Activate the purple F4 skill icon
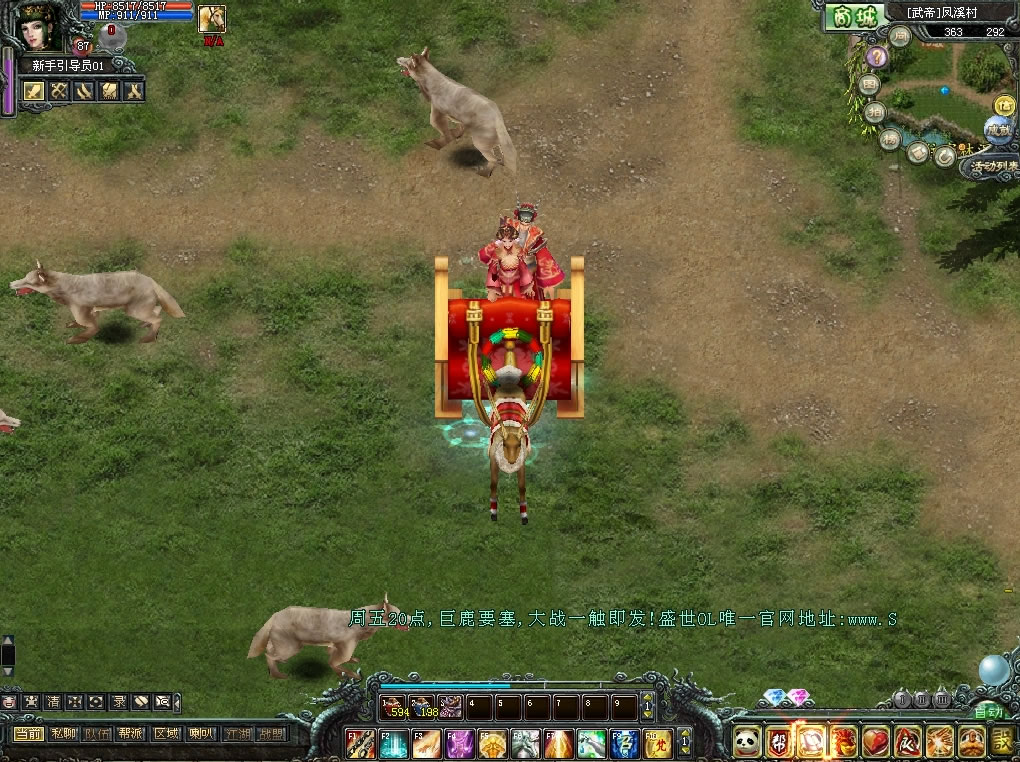The width and height of the screenshot is (1020, 762). click(460, 743)
